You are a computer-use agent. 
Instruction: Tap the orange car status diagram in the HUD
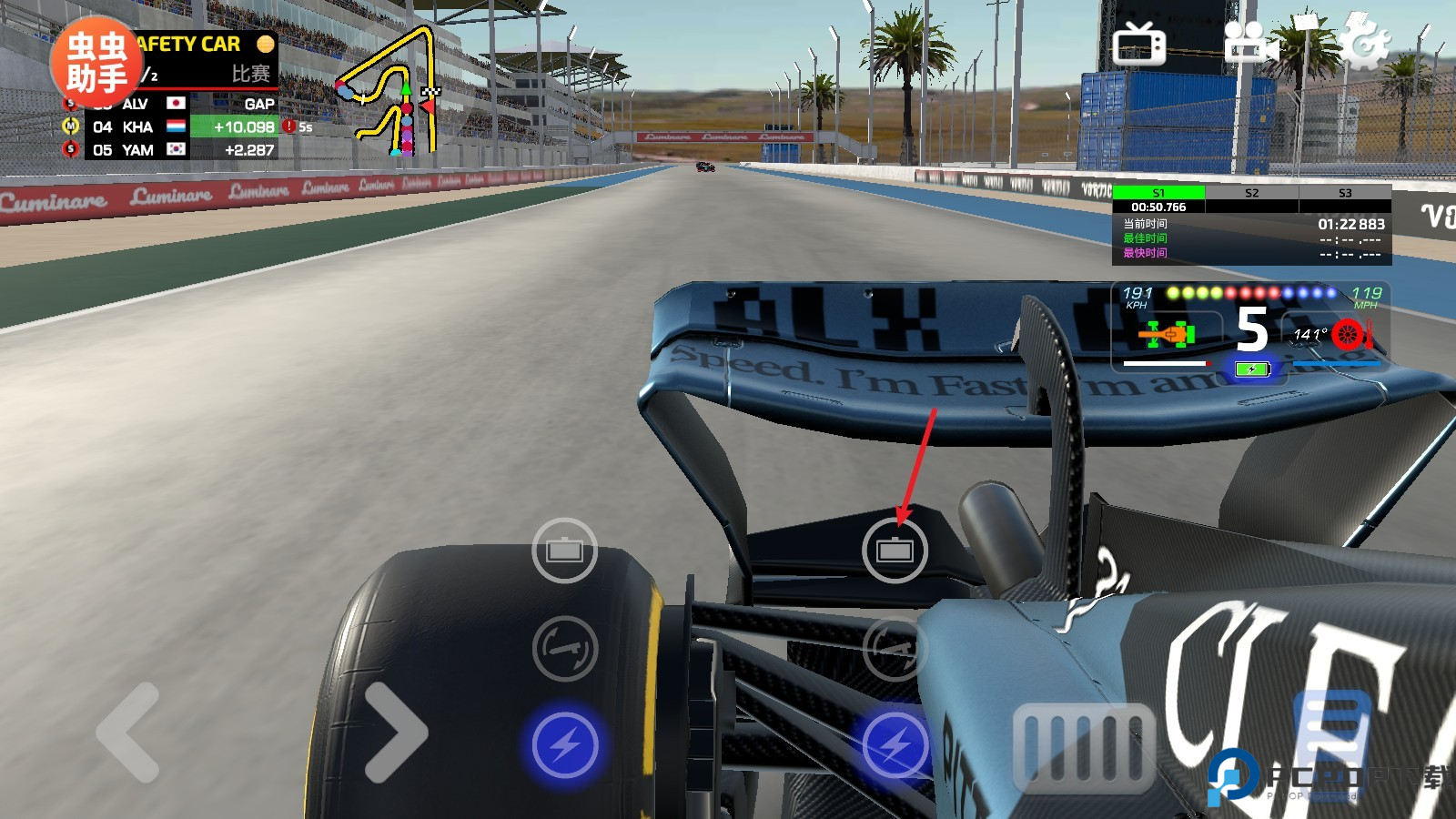click(x=1168, y=335)
